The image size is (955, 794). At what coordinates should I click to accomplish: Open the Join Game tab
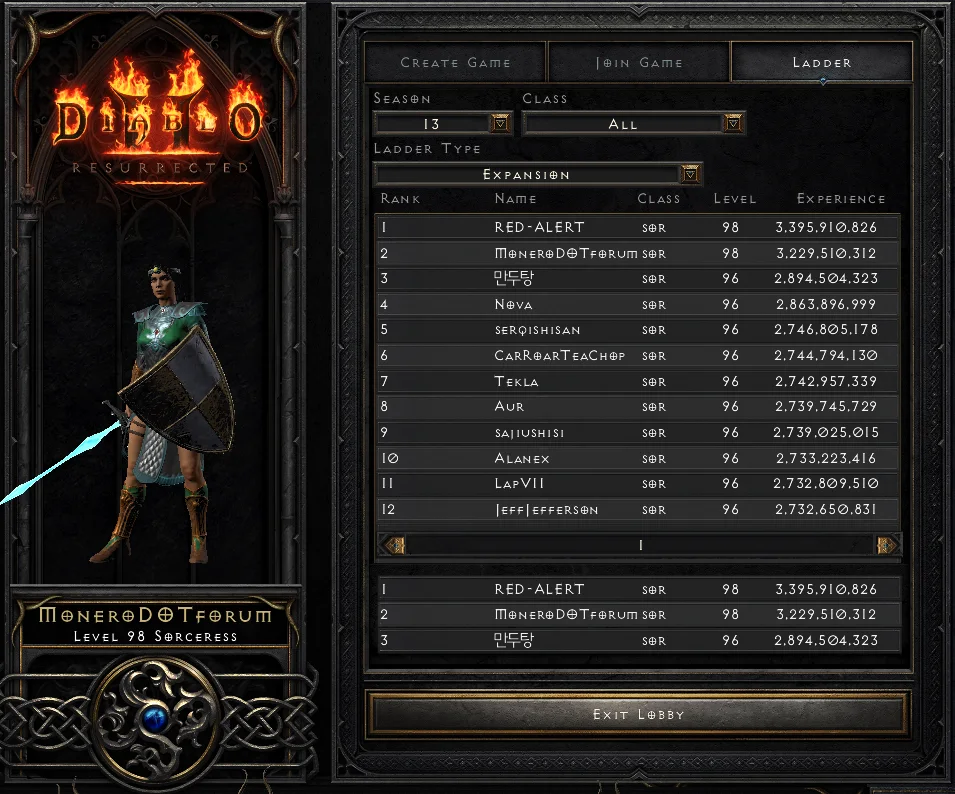[x=639, y=62]
